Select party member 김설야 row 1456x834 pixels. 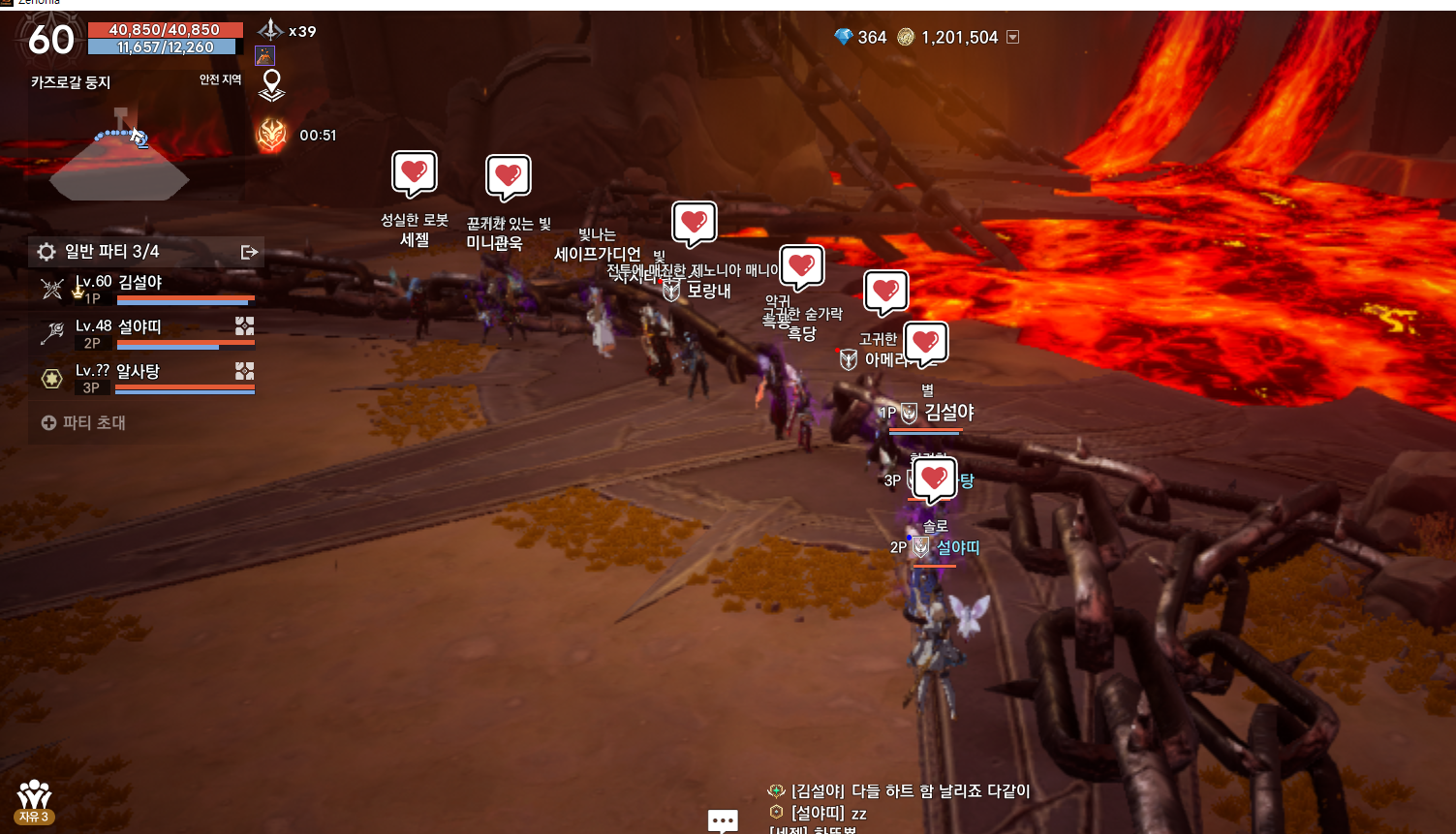coord(147,289)
